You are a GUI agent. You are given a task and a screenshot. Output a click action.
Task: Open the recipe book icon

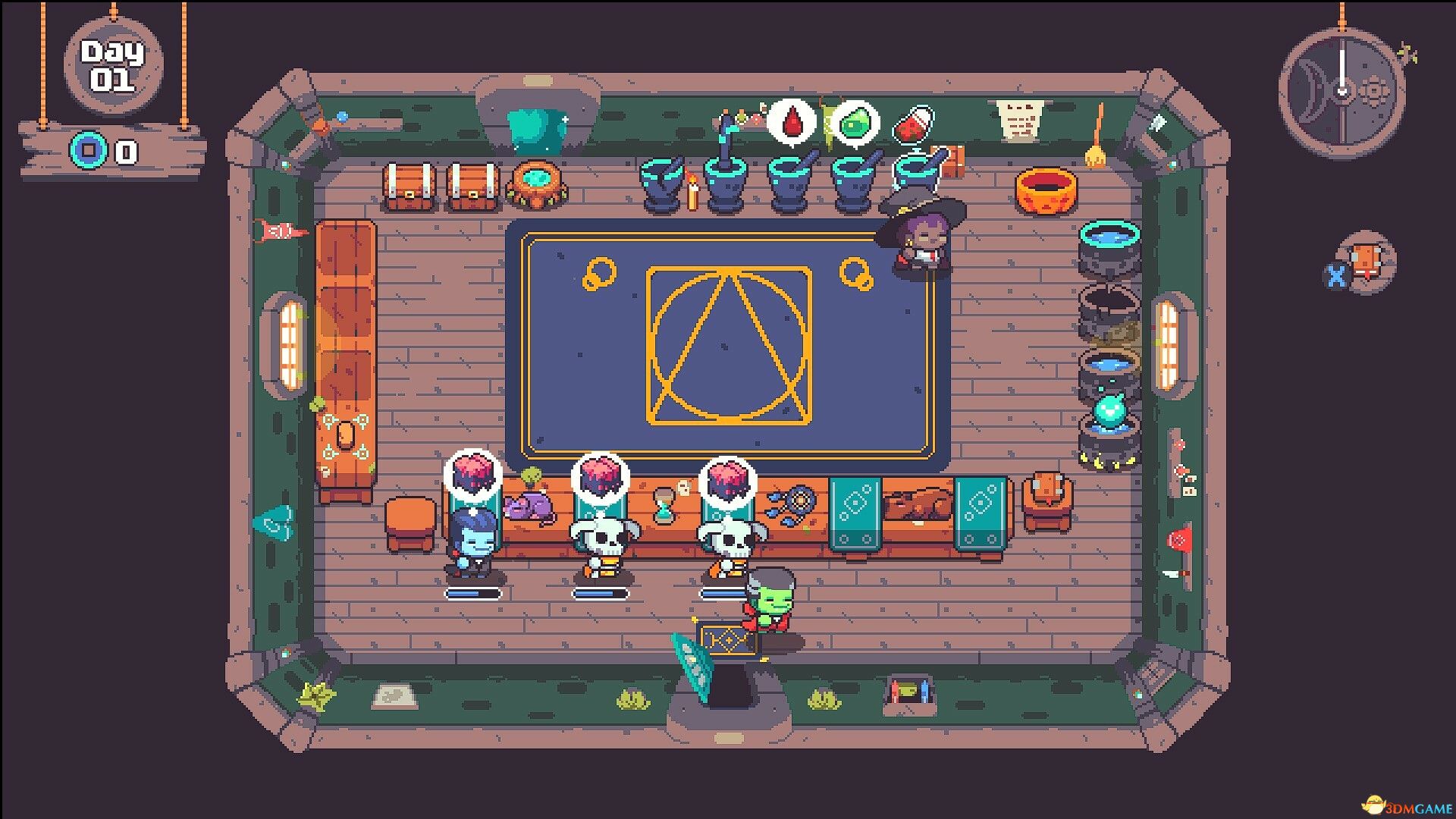click(x=1366, y=264)
